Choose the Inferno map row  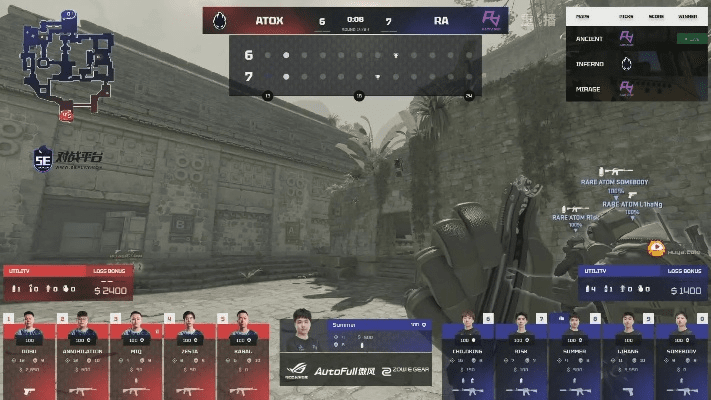tap(636, 62)
